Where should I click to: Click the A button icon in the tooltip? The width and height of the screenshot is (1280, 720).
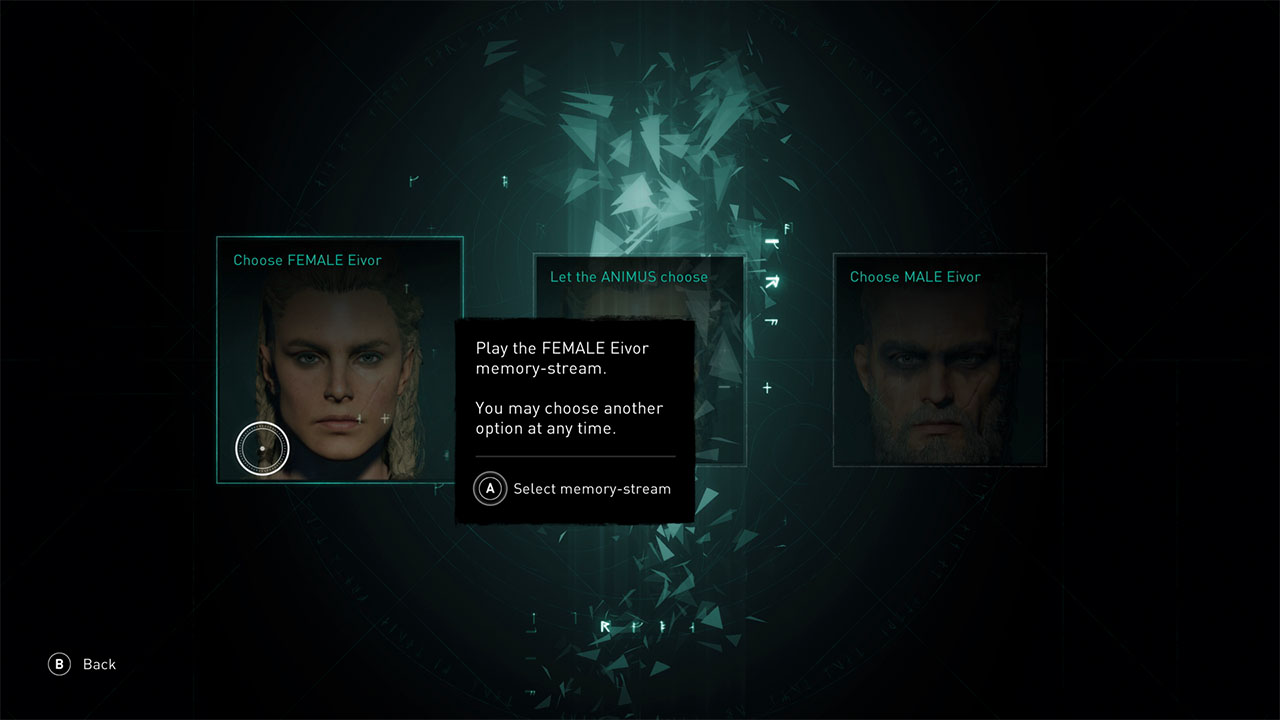tap(489, 489)
